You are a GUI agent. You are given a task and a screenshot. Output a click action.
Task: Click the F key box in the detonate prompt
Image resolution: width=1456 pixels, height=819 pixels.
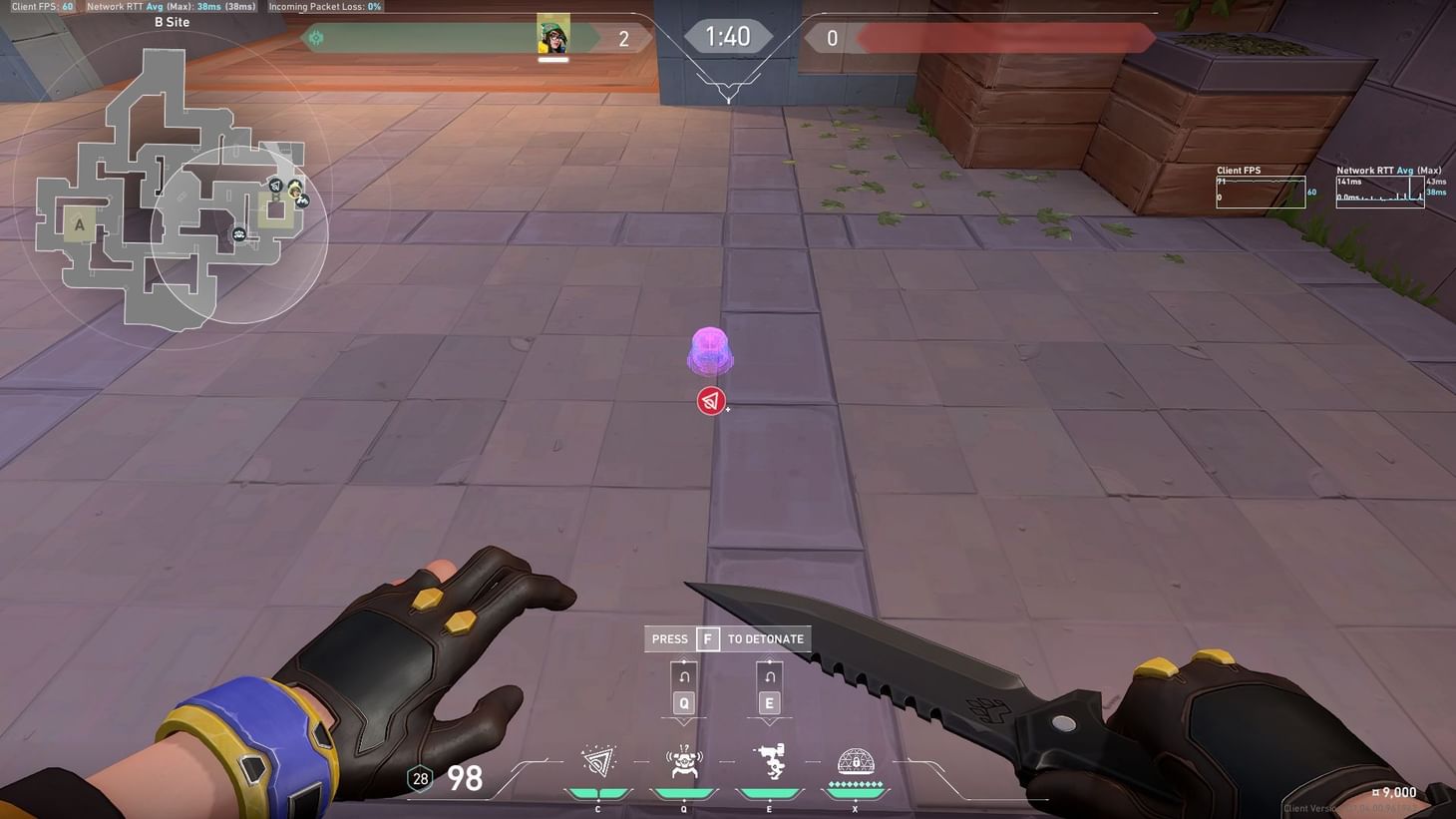(708, 638)
